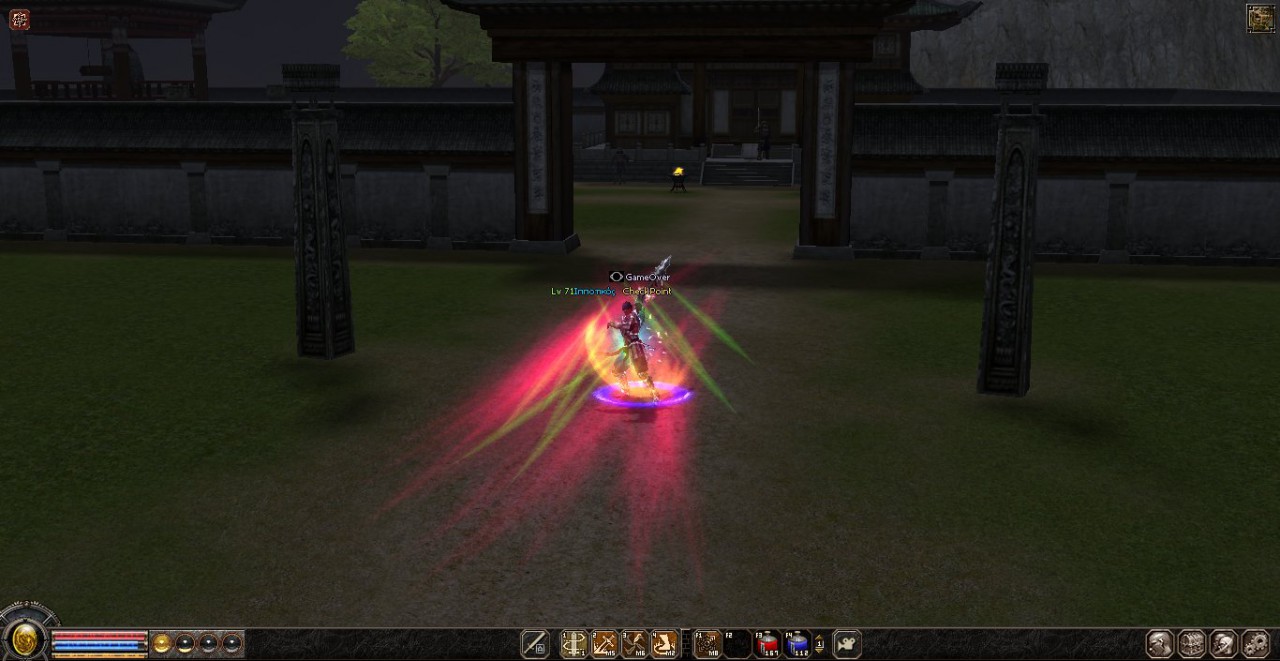Use the F1 quickslot skill
Image resolution: width=1280 pixels, height=661 pixels.
tap(707, 644)
